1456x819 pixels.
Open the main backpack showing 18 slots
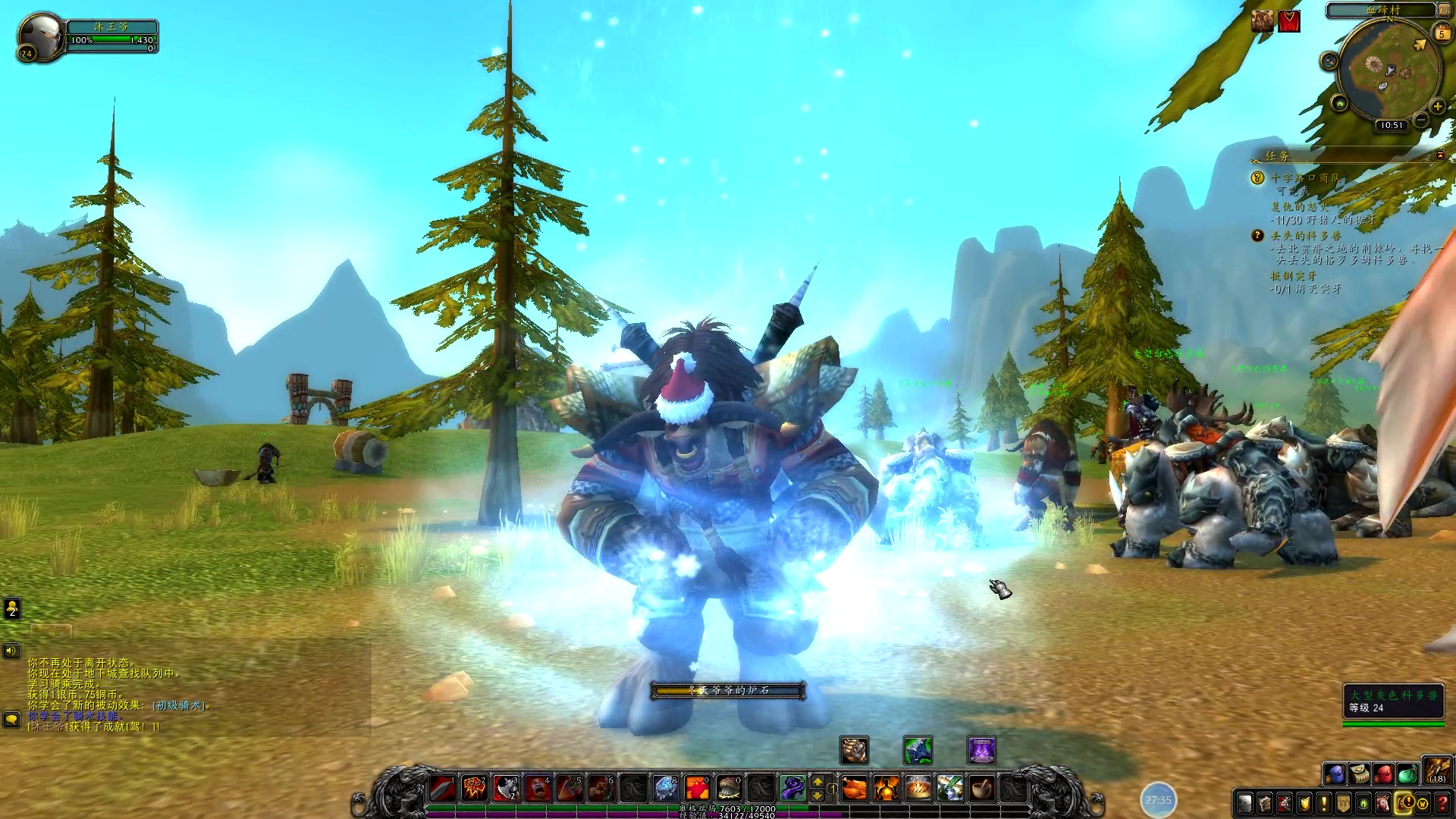click(x=1436, y=770)
